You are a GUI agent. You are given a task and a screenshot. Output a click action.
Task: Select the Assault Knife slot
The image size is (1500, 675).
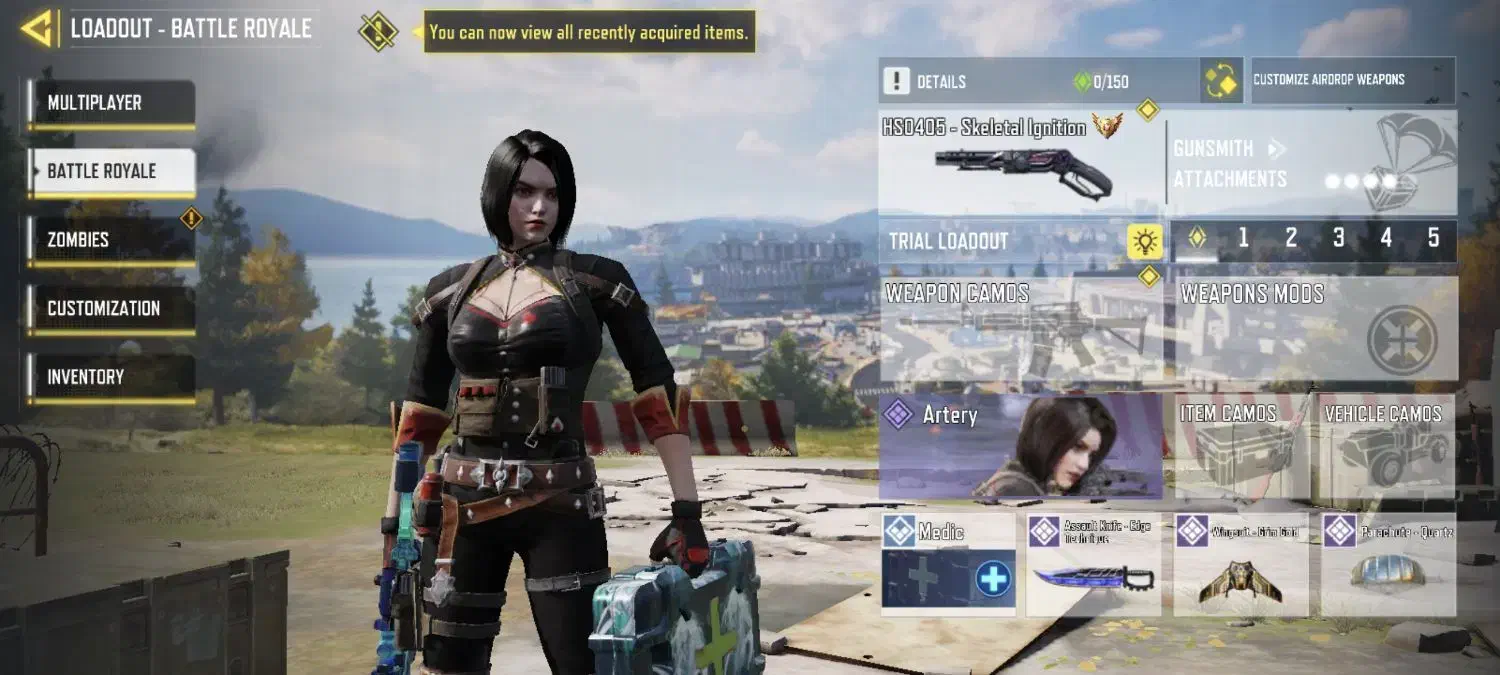click(x=1093, y=565)
